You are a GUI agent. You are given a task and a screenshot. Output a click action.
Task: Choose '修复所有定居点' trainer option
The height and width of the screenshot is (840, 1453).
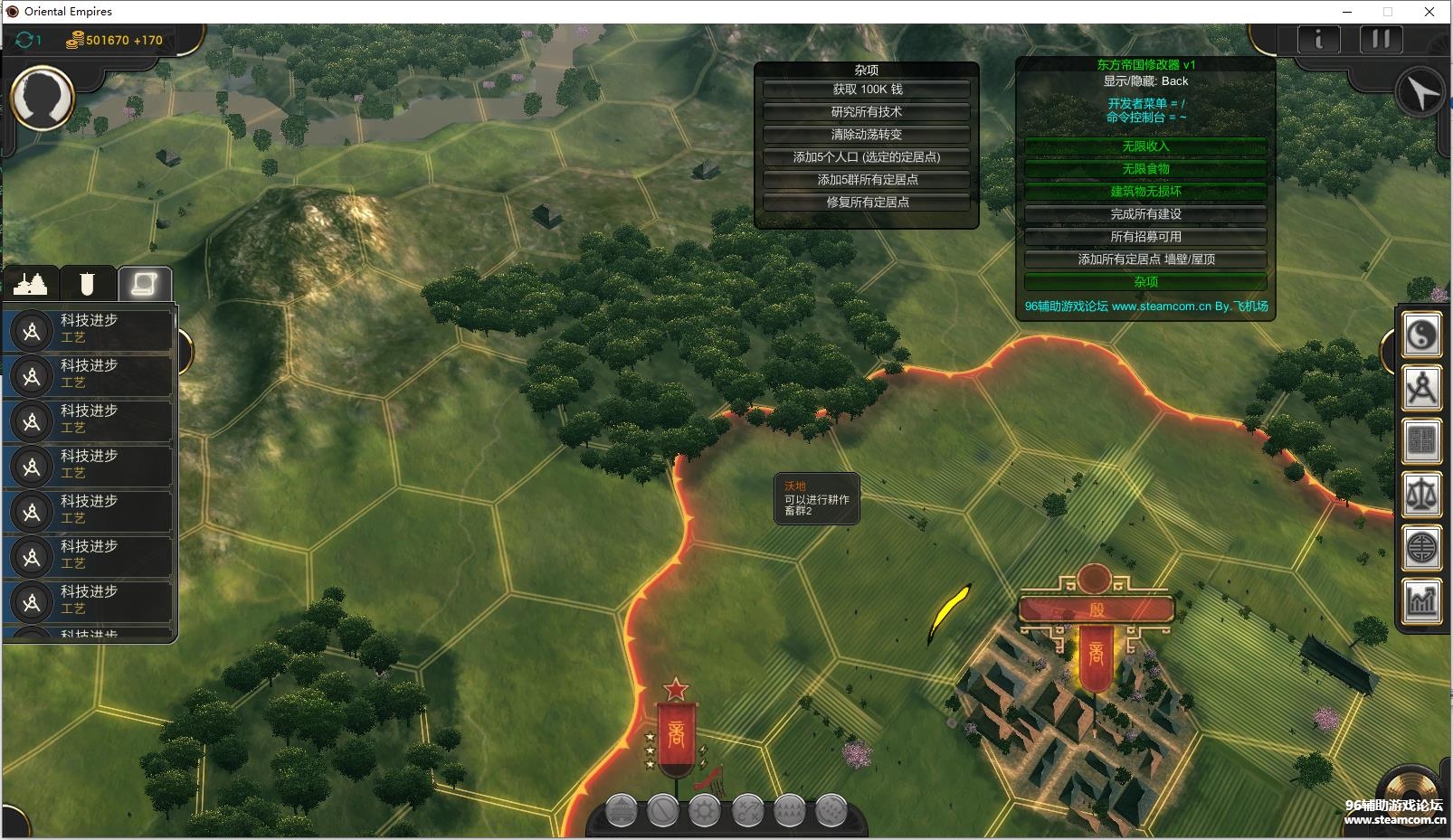[867, 203]
